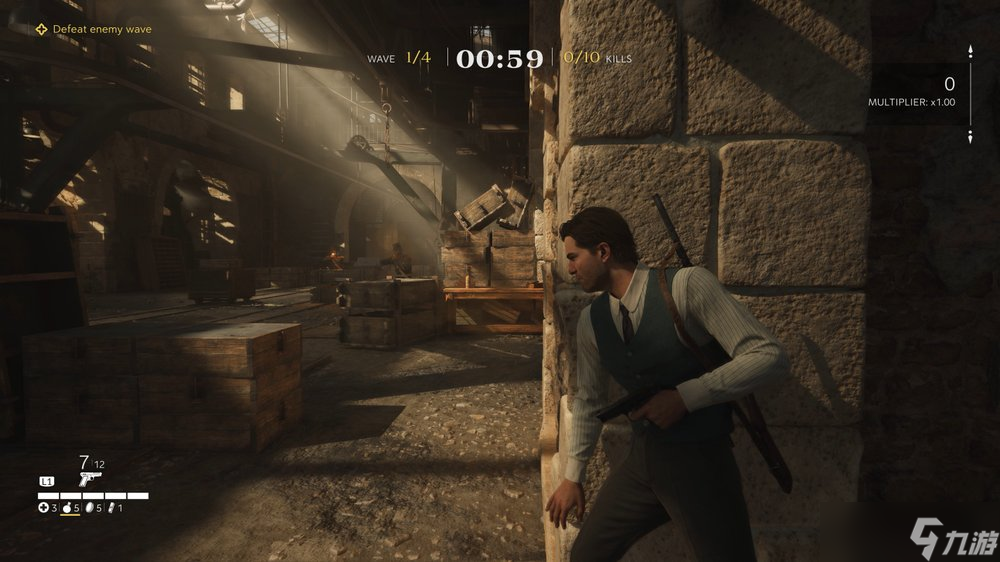Screen dimensions: 1000x562
Task: Open the Defeat enemy wave objective tracker
Action: click(93, 30)
